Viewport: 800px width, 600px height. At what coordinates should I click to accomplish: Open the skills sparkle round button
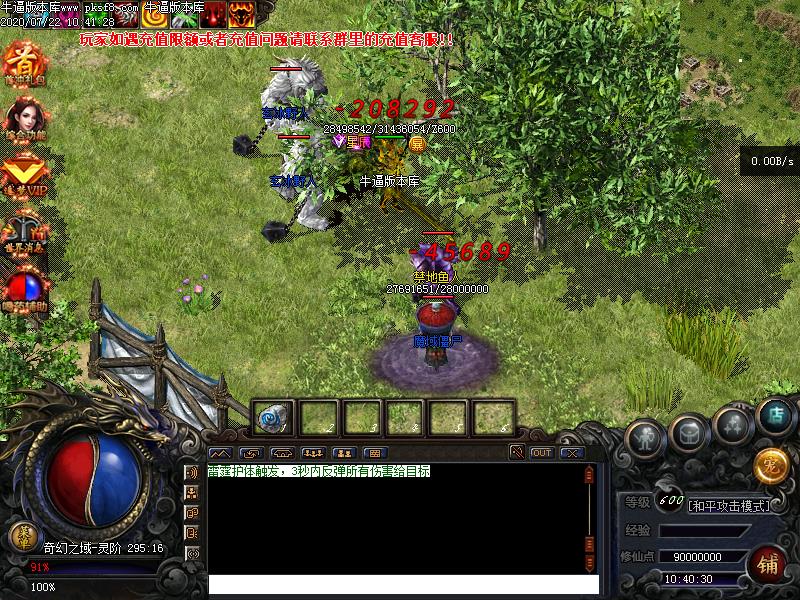click(x=734, y=424)
